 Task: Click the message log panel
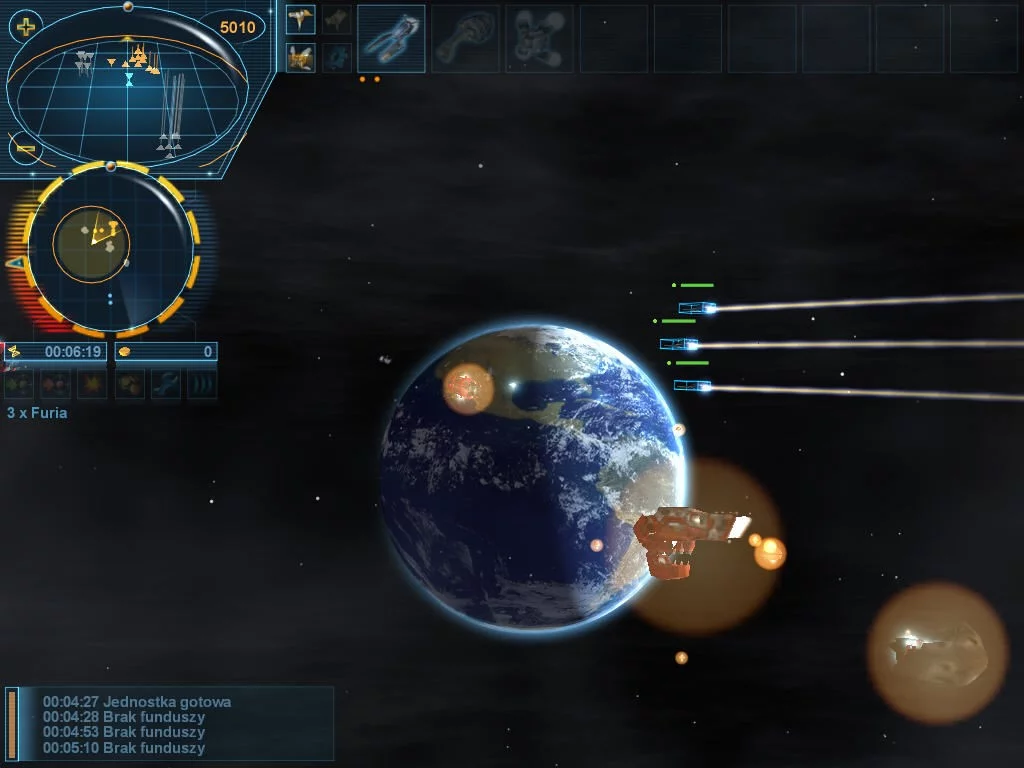[x=170, y=724]
